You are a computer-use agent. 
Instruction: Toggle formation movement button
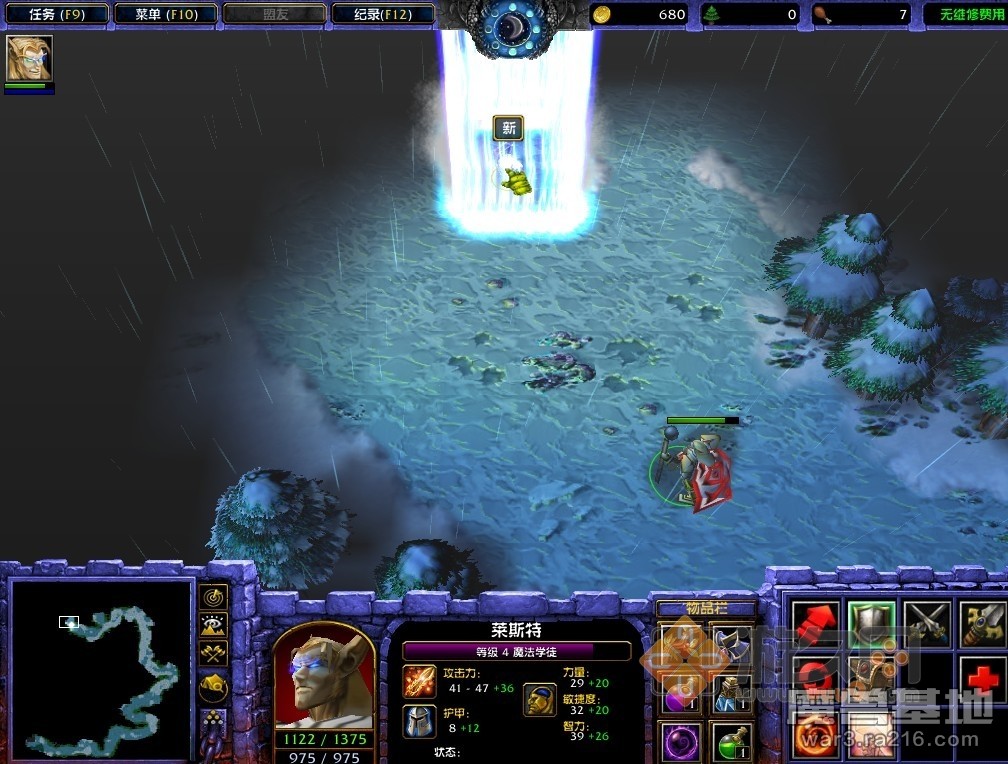(213, 718)
